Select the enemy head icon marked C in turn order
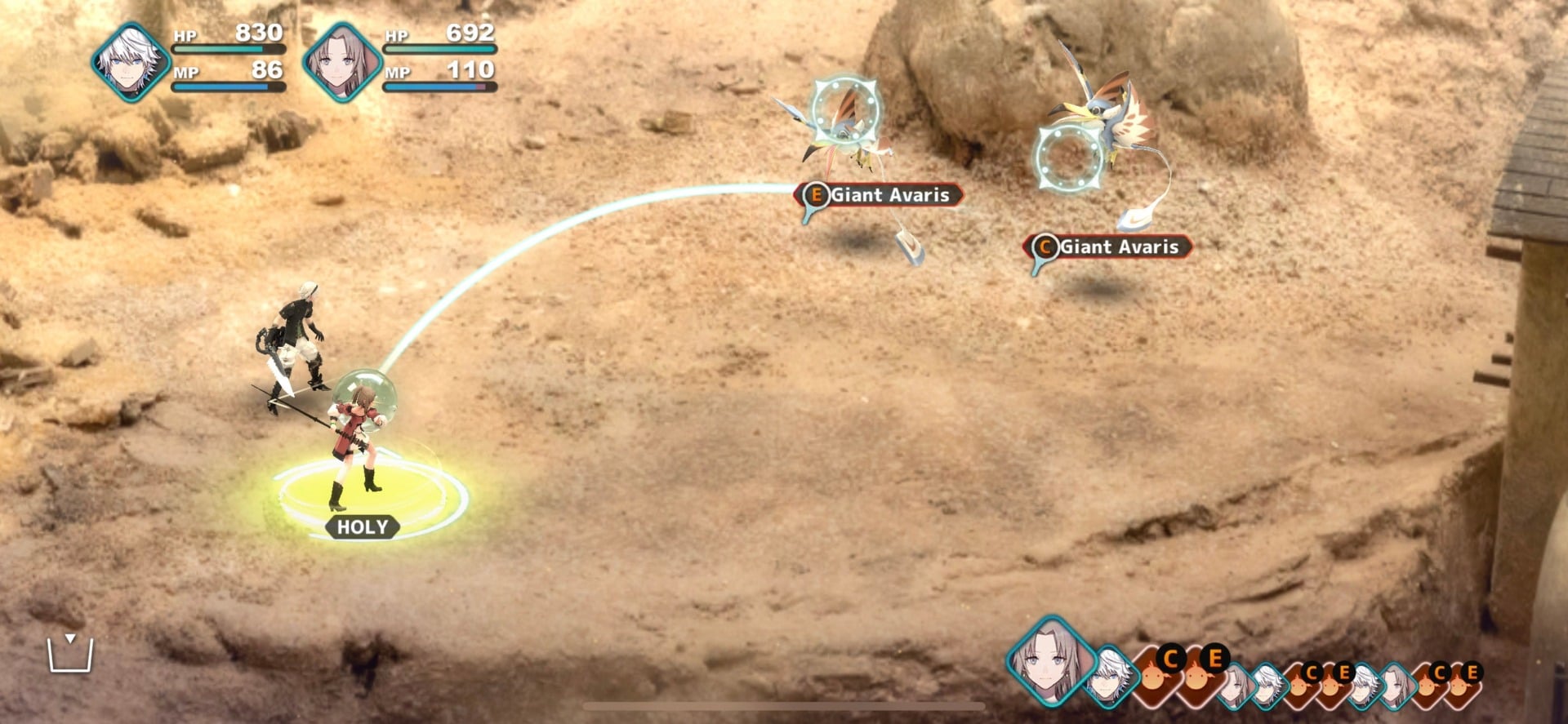Image resolution: width=1568 pixels, height=724 pixels. [1154, 677]
